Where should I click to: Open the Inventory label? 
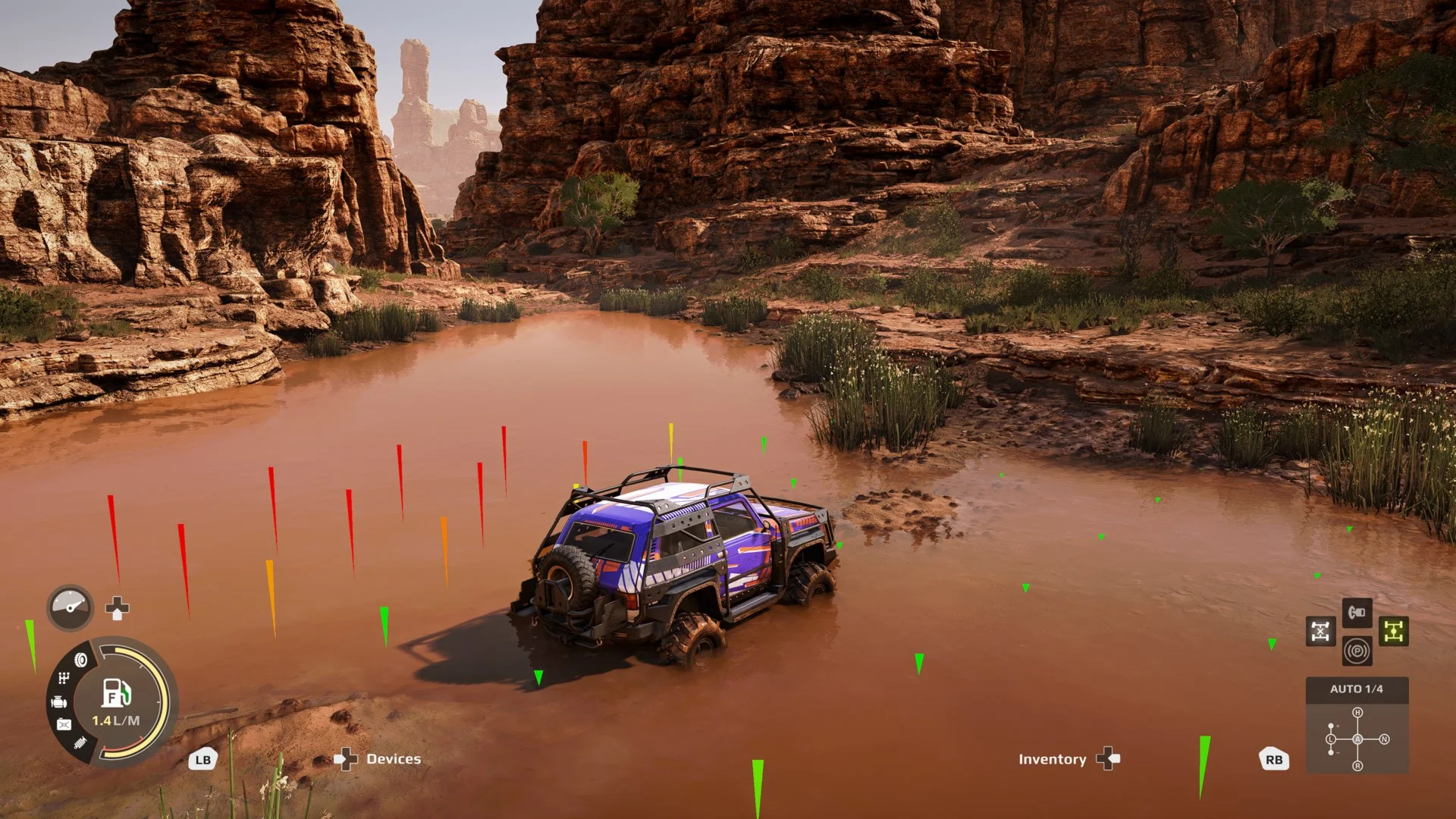click(x=1052, y=759)
